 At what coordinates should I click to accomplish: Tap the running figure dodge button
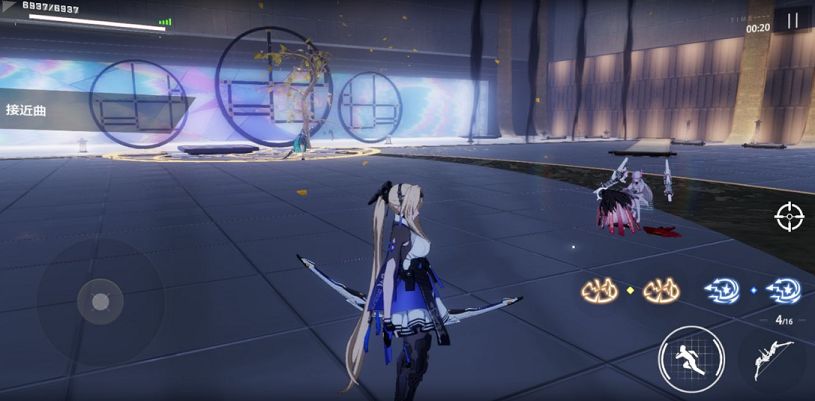(690, 359)
